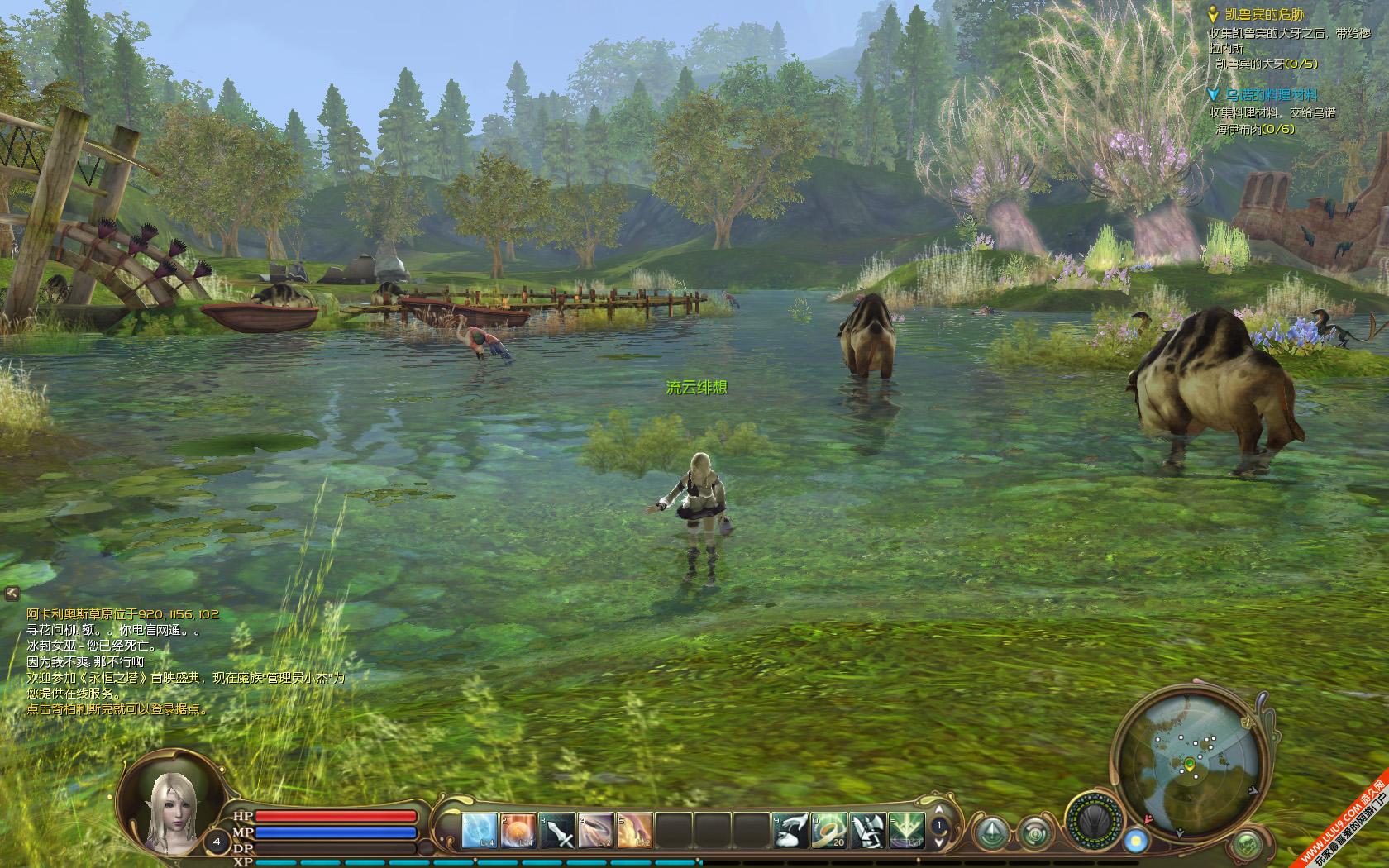Activate the blue ice skill in slot 1

coord(480,831)
